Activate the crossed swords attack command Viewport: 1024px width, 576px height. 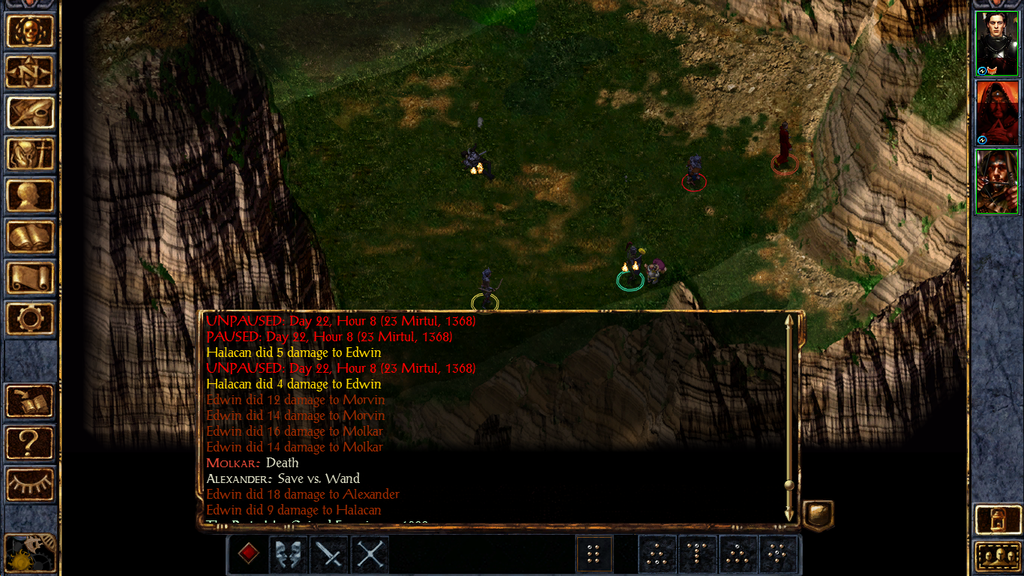[370, 554]
